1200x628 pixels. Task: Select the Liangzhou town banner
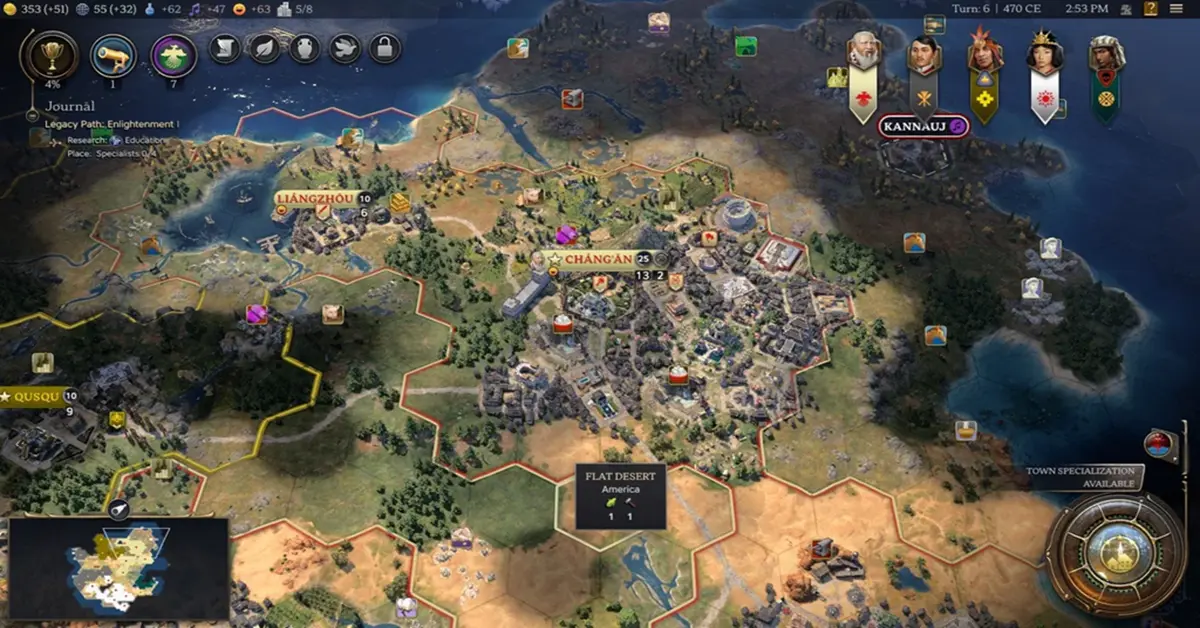point(314,198)
